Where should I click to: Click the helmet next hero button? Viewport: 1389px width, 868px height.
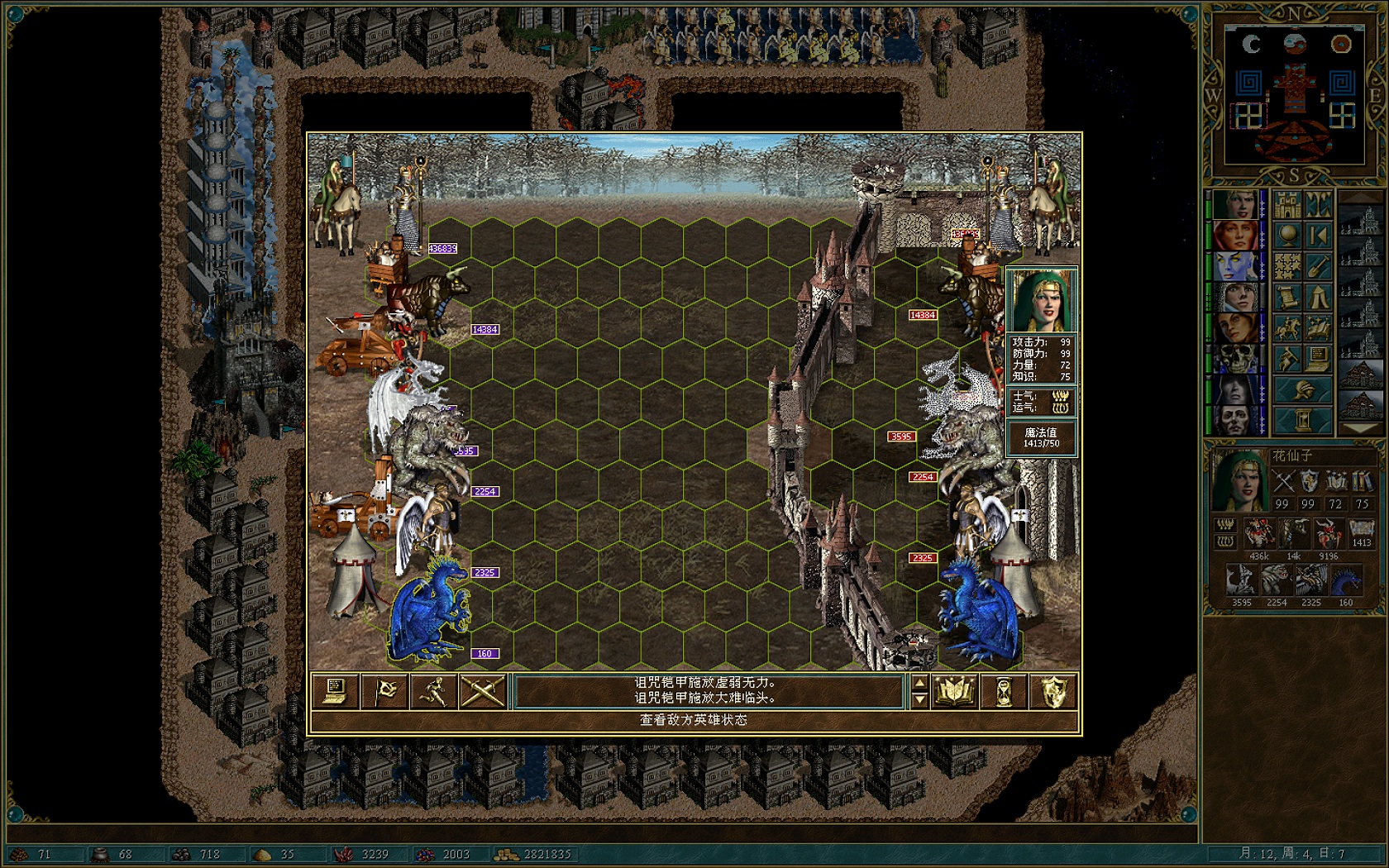1303,389
